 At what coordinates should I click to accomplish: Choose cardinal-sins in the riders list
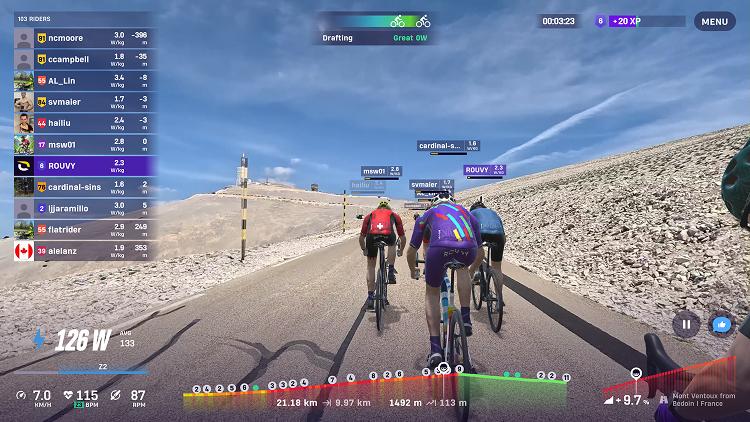(x=82, y=186)
